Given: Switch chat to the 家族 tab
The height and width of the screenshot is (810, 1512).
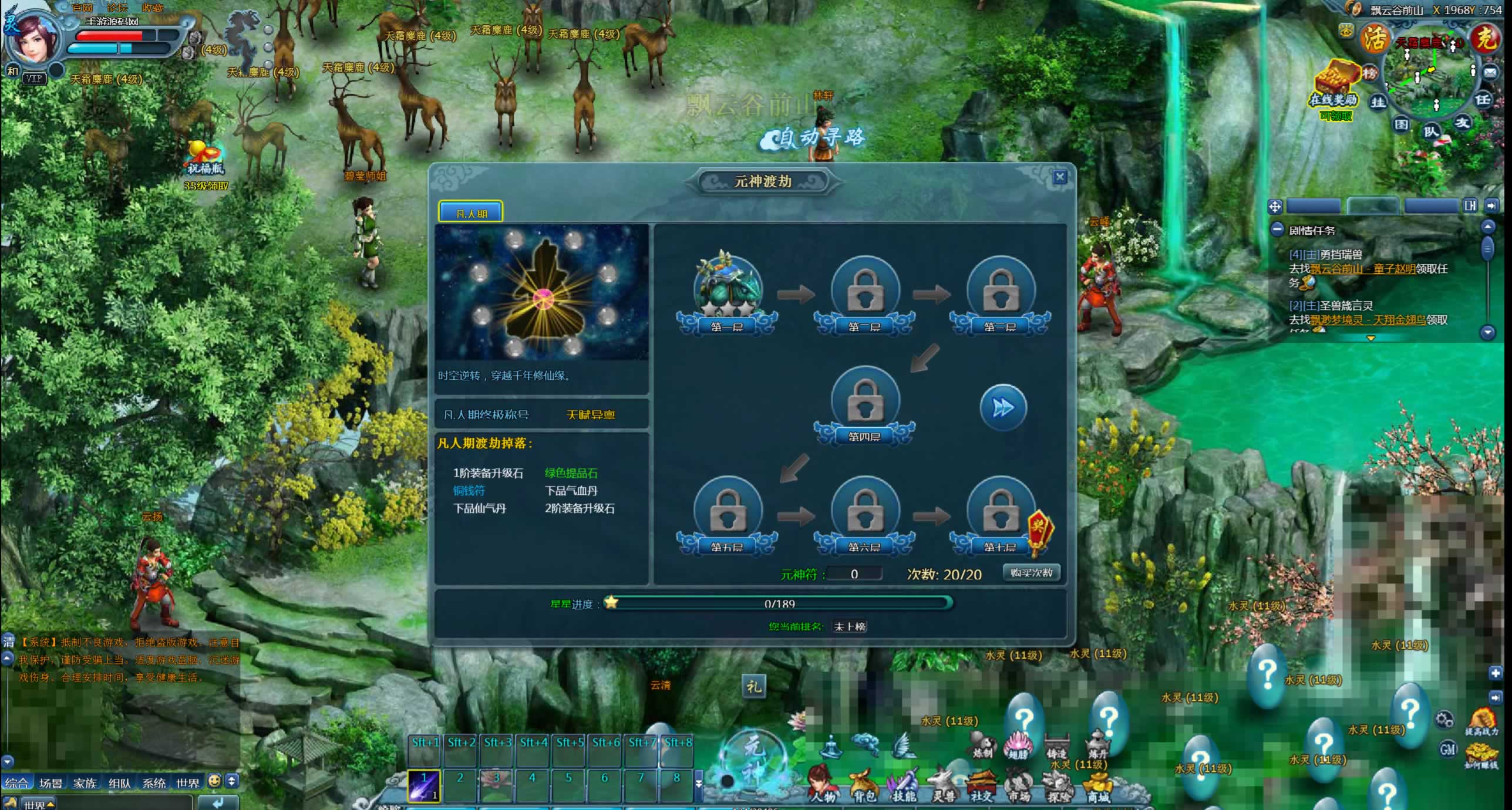Looking at the screenshot, I should pos(85,783).
